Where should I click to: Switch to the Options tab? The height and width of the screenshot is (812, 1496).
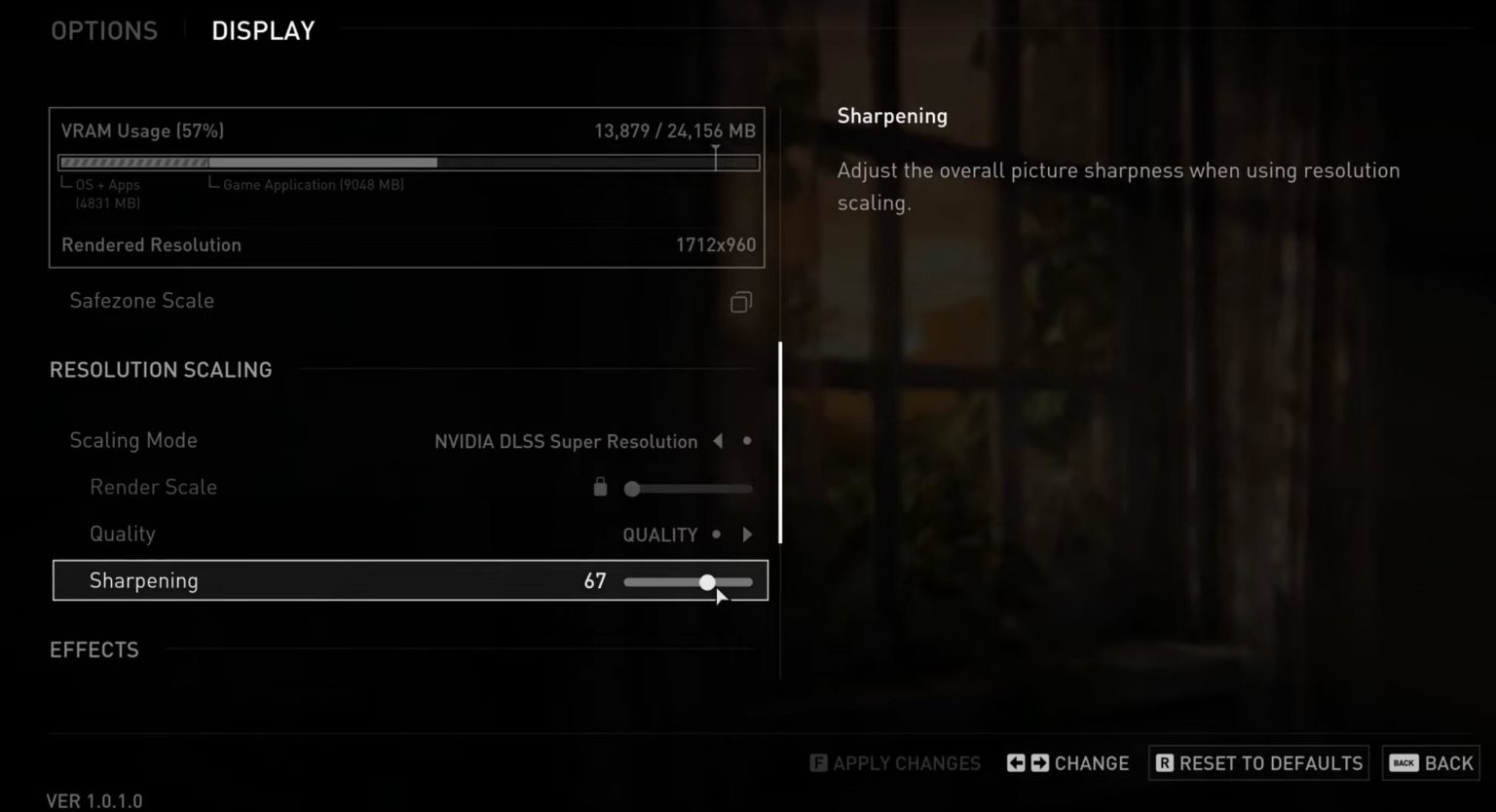pos(104,30)
